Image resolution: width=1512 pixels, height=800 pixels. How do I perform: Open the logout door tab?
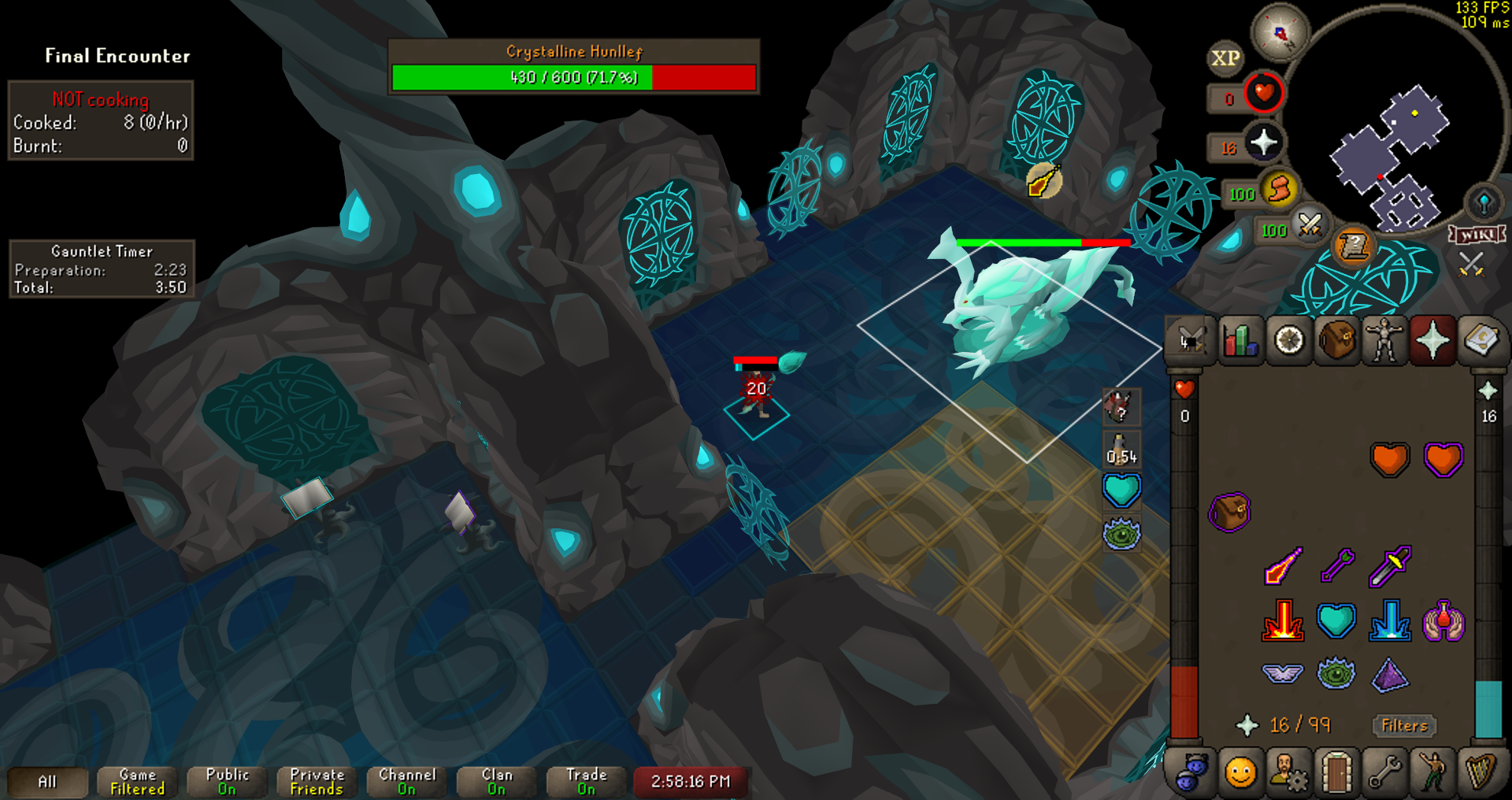(x=1336, y=772)
